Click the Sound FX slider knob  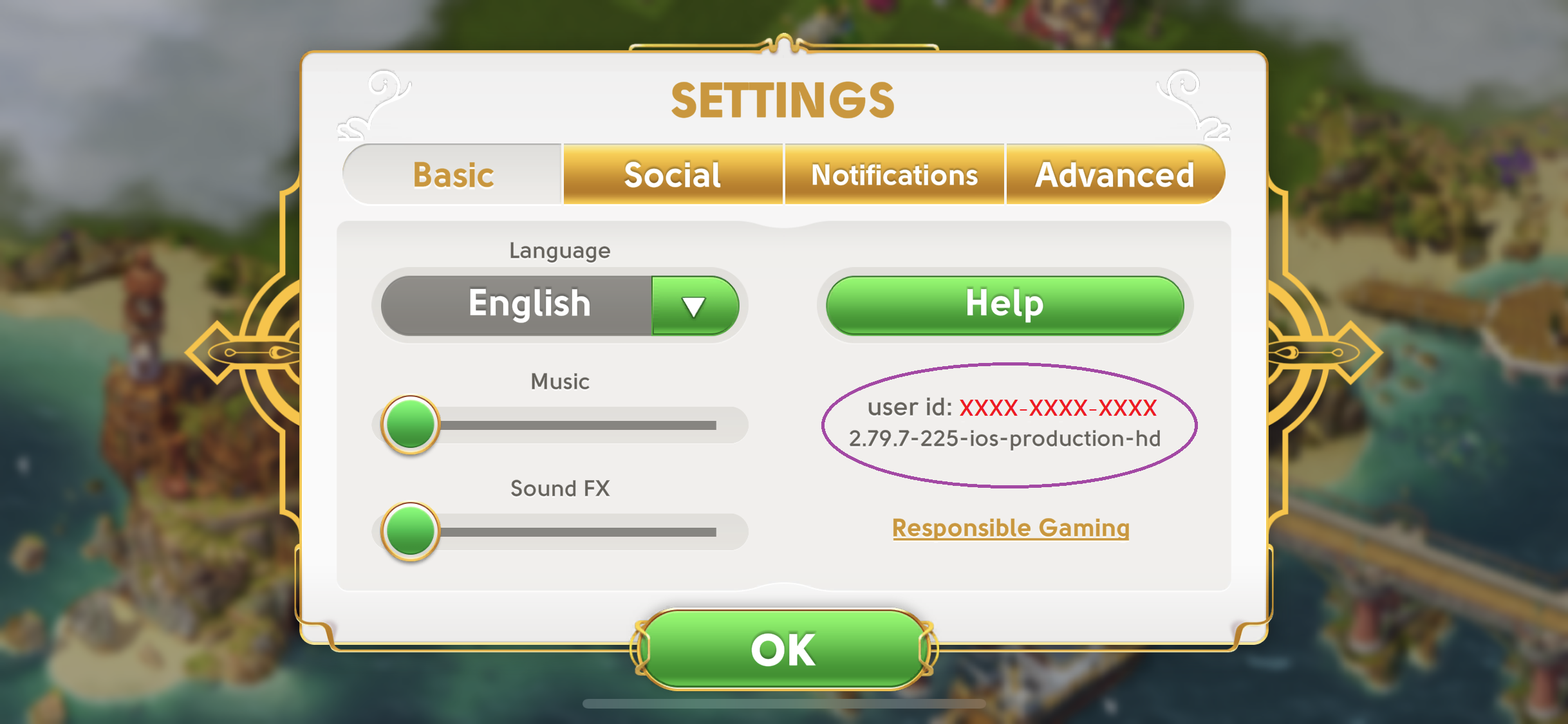point(410,531)
